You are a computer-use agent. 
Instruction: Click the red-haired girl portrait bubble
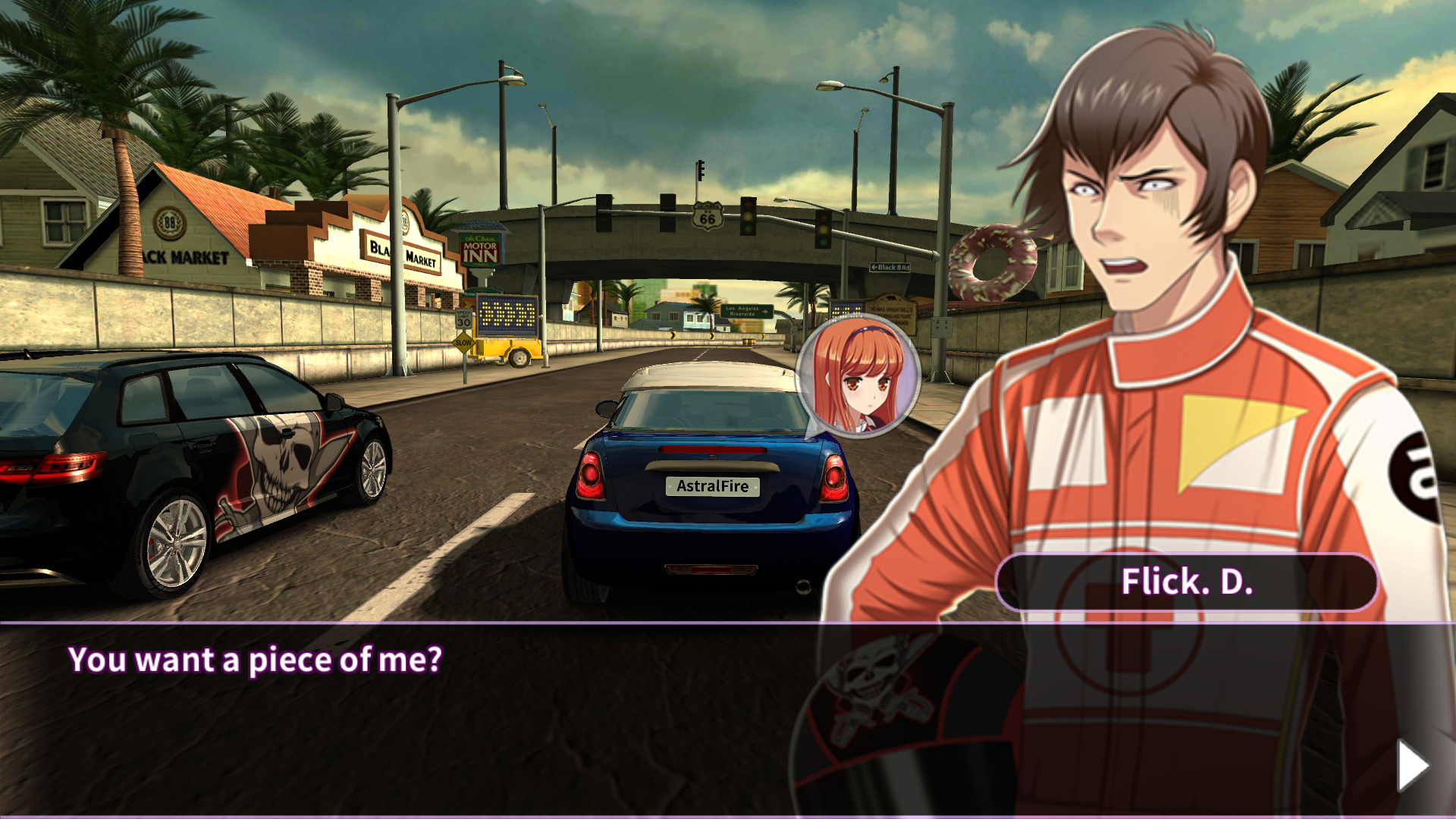tap(858, 376)
